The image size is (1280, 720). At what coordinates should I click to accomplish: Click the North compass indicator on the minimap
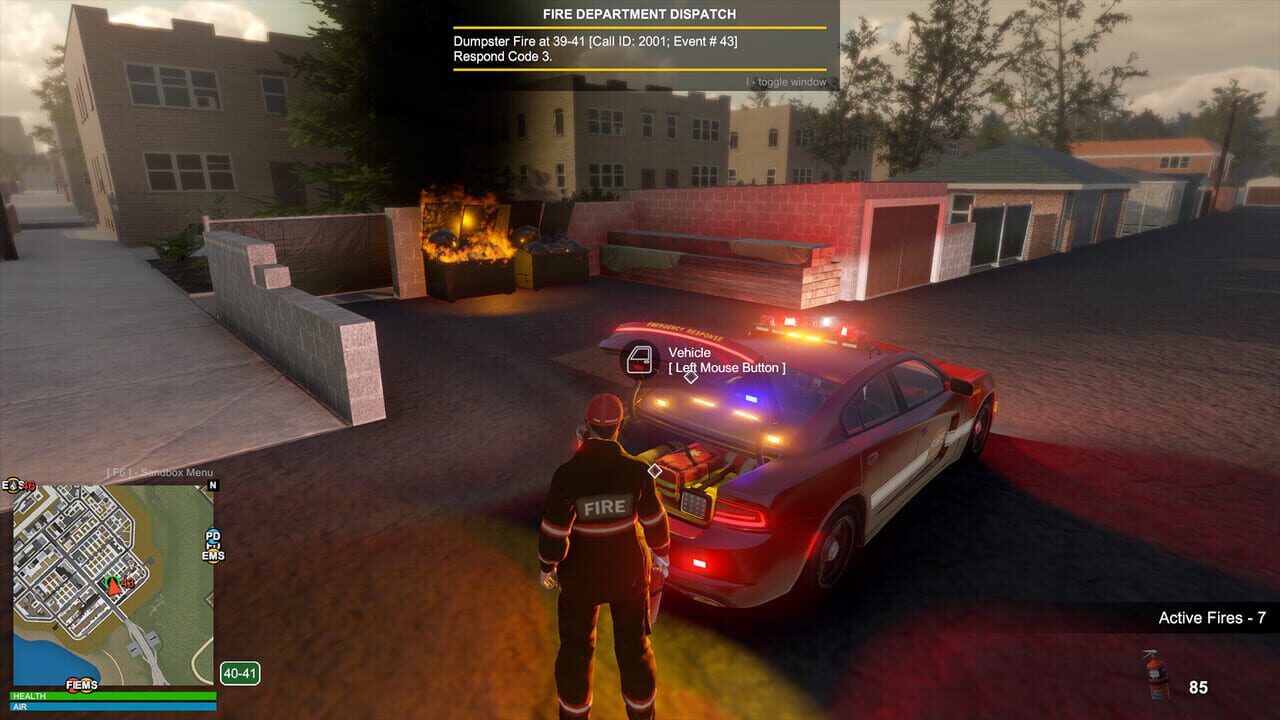tap(211, 485)
